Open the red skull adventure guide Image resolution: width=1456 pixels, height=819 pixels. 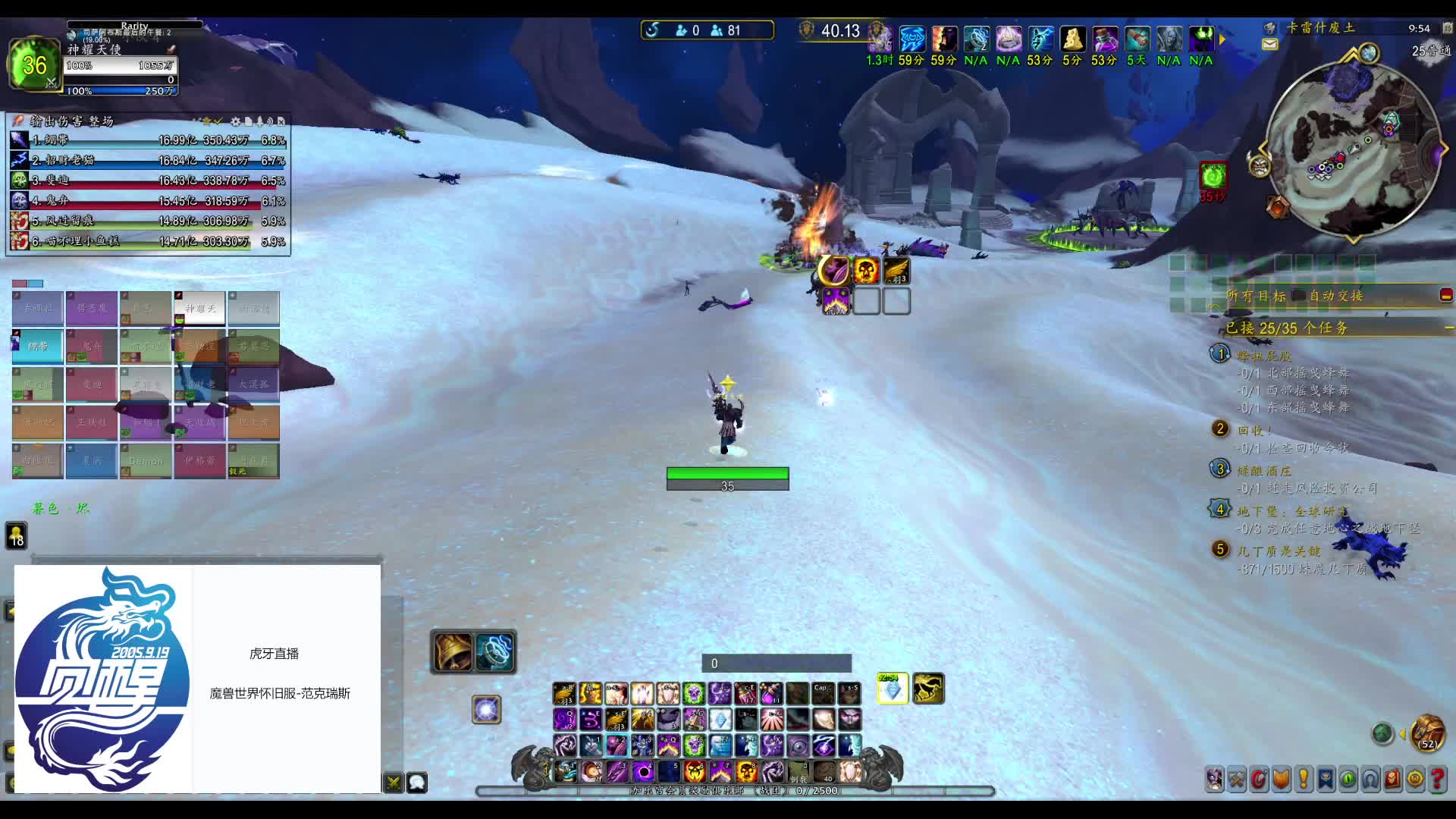coord(1392,779)
